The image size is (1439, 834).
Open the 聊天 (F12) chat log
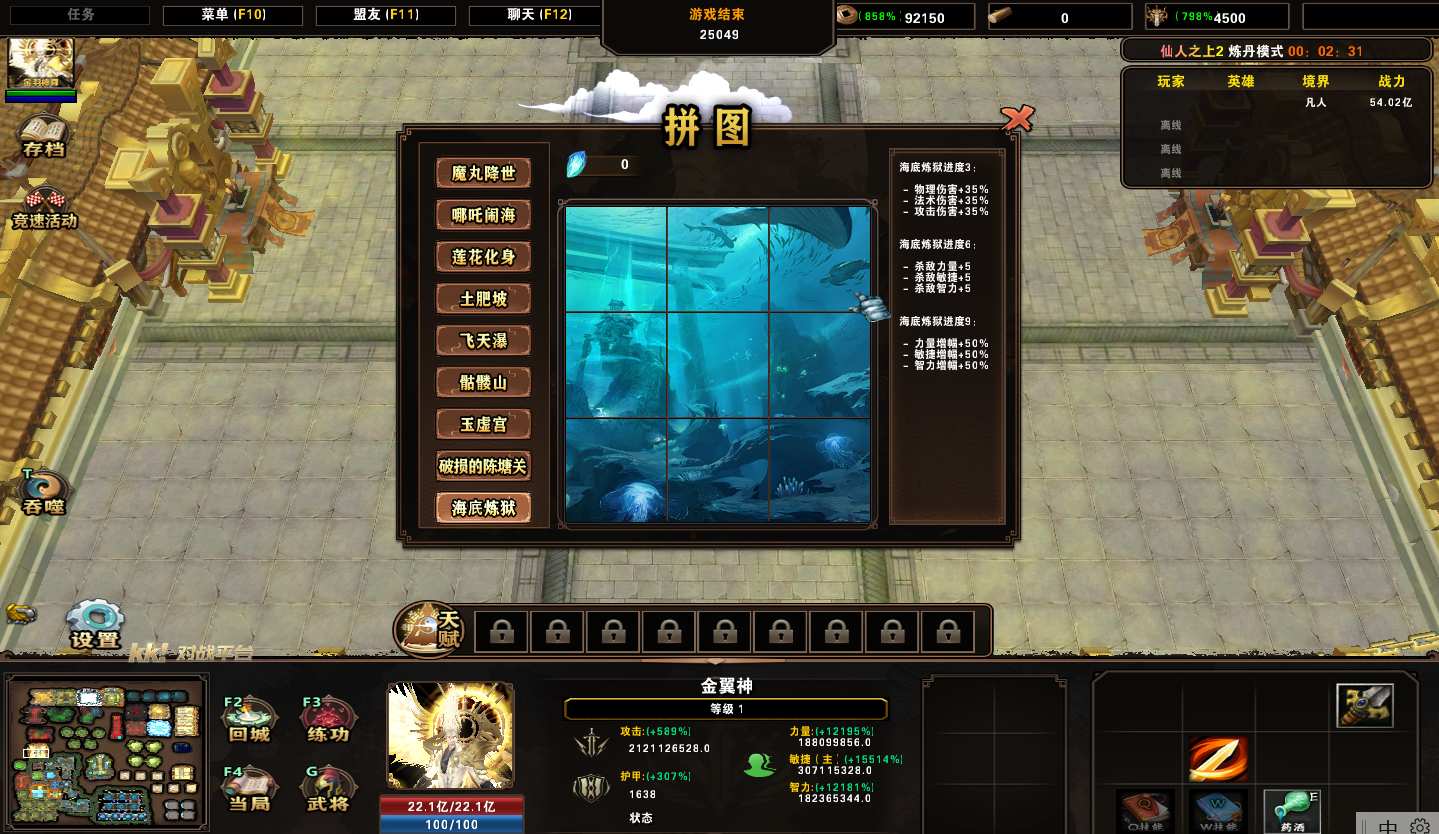pyautogui.click(x=534, y=16)
